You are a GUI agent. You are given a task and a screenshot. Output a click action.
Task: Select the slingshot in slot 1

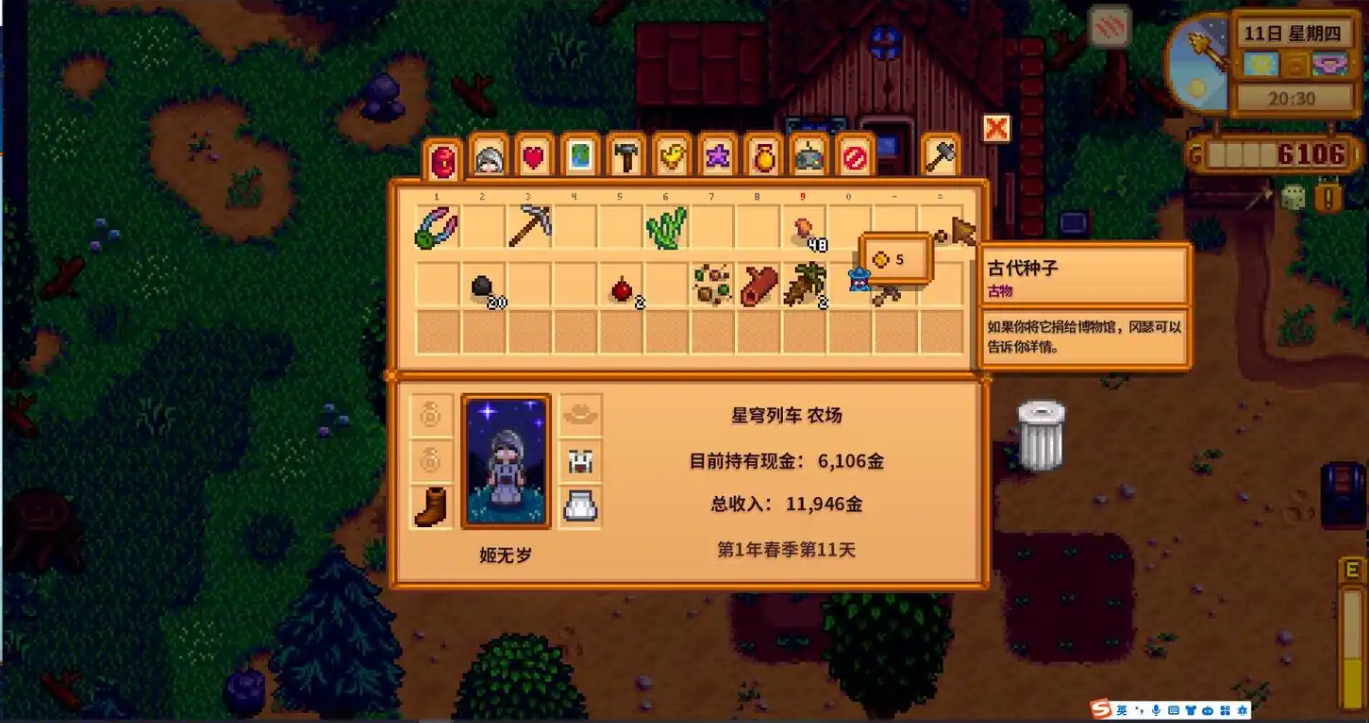tap(434, 228)
